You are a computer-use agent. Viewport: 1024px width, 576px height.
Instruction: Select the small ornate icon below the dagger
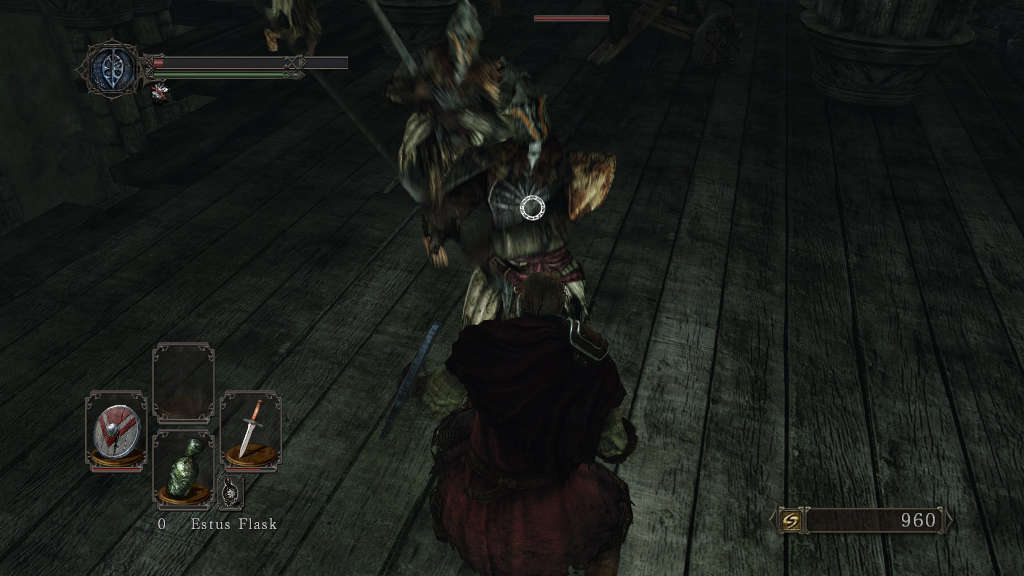pos(231,490)
